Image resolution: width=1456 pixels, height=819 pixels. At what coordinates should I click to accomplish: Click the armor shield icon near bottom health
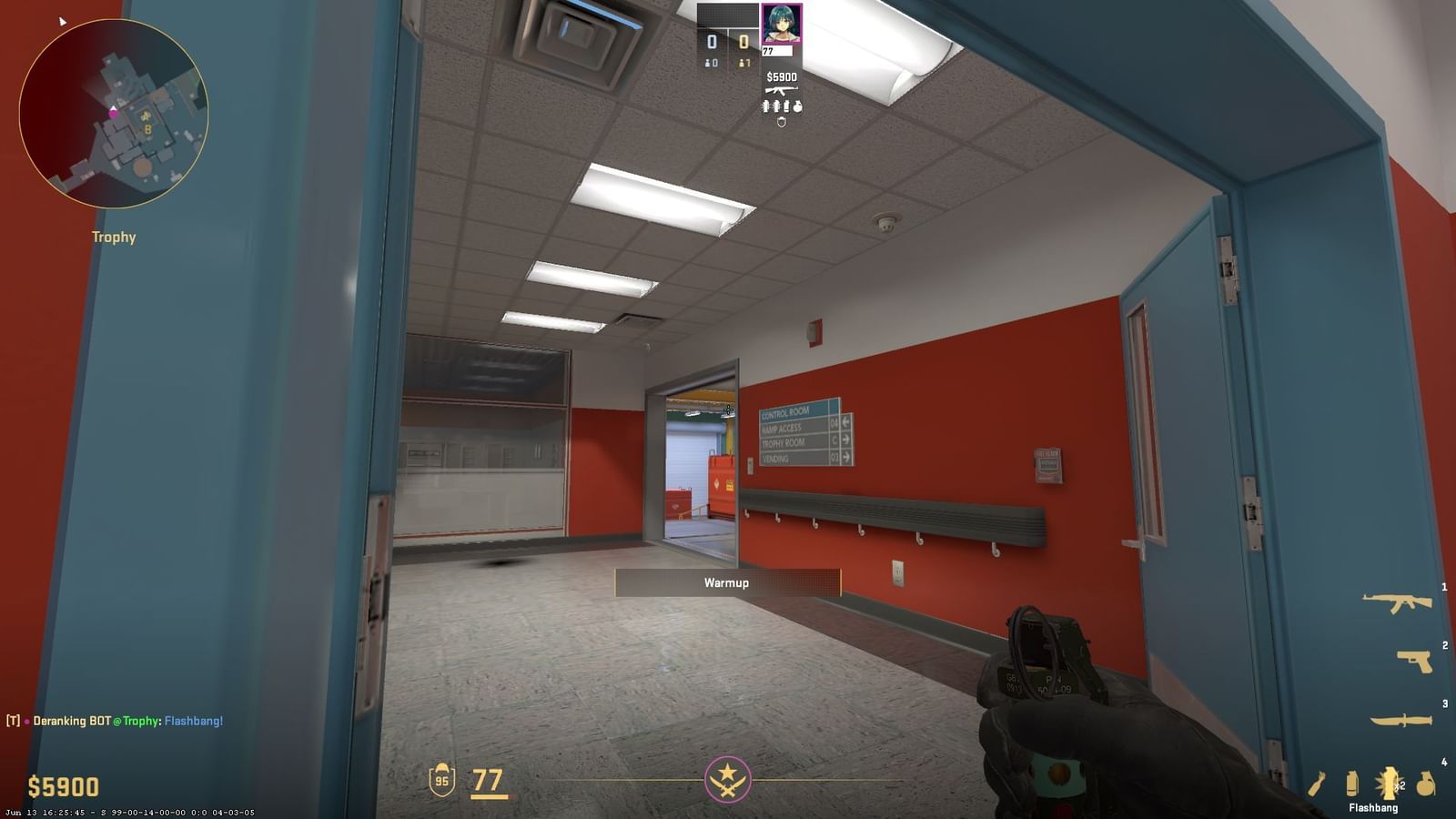point(445,781)
